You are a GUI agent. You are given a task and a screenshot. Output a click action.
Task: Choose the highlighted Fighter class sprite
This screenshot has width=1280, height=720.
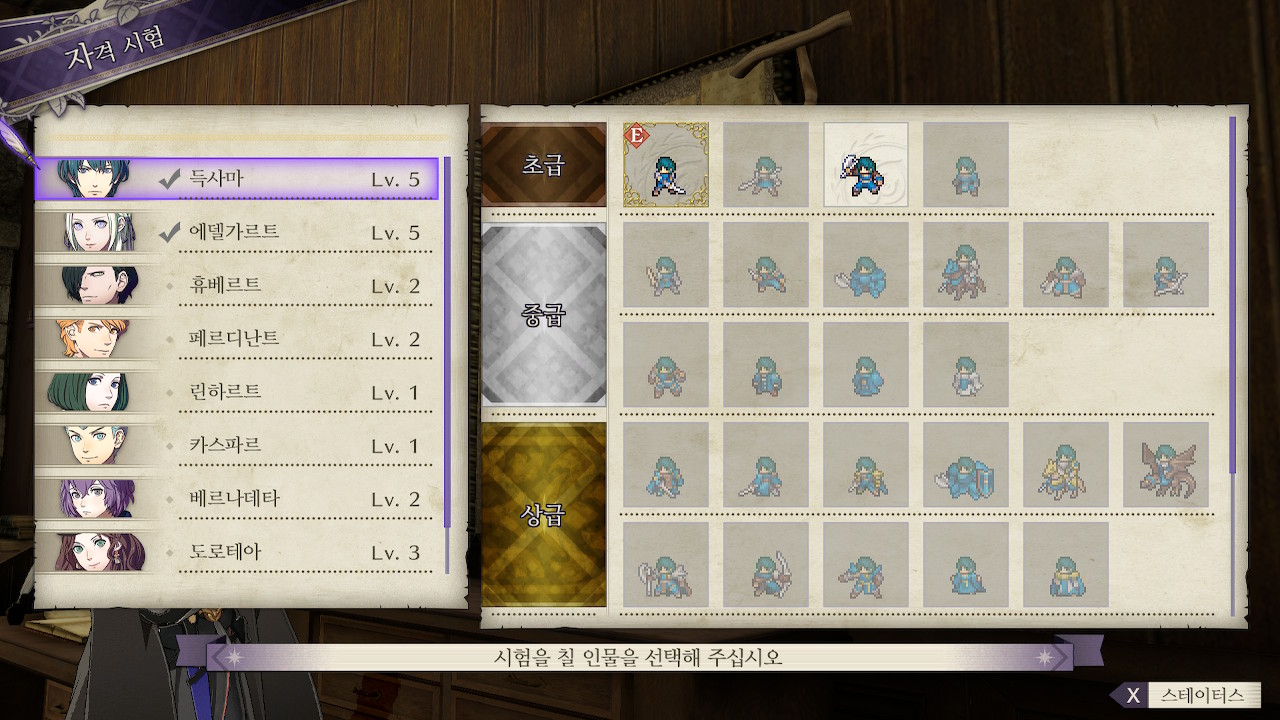pos(866,164)
